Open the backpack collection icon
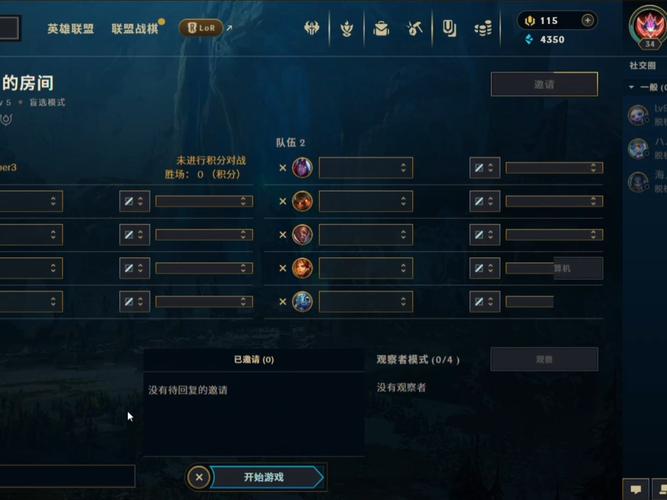667x500 pixels. pos(381,29)
